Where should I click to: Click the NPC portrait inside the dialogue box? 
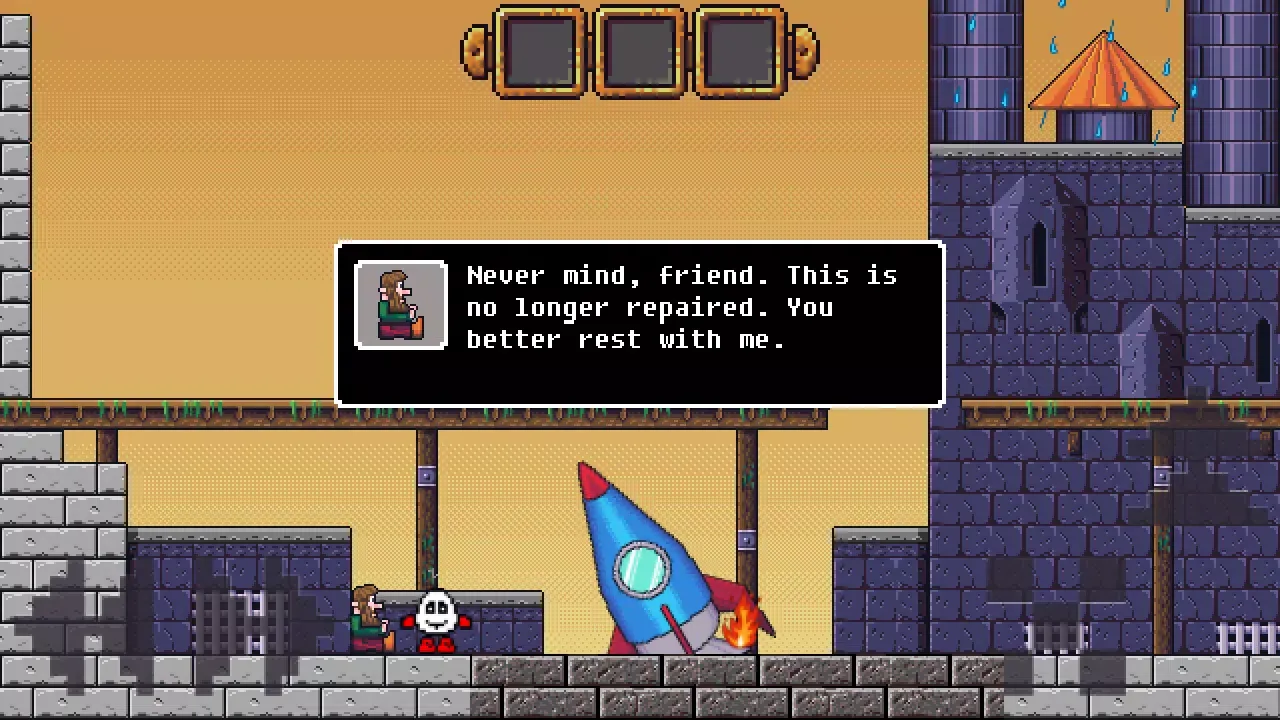click(400, 305)
